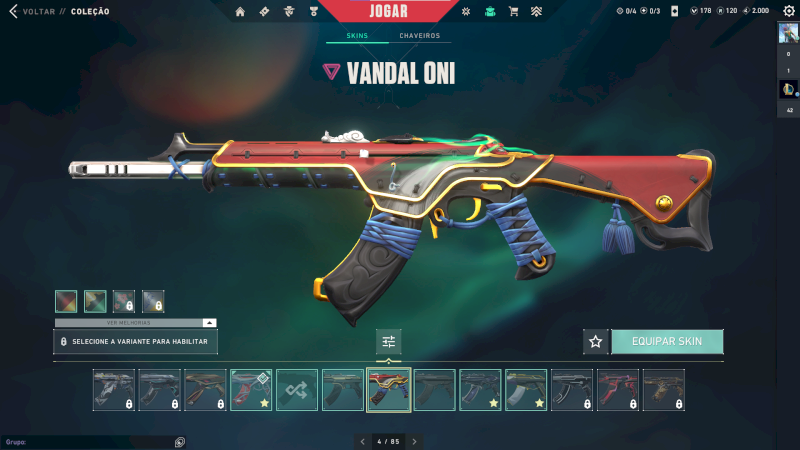Open the player avatar in the social sidebar
800x450 pixels.
point(787,32)
